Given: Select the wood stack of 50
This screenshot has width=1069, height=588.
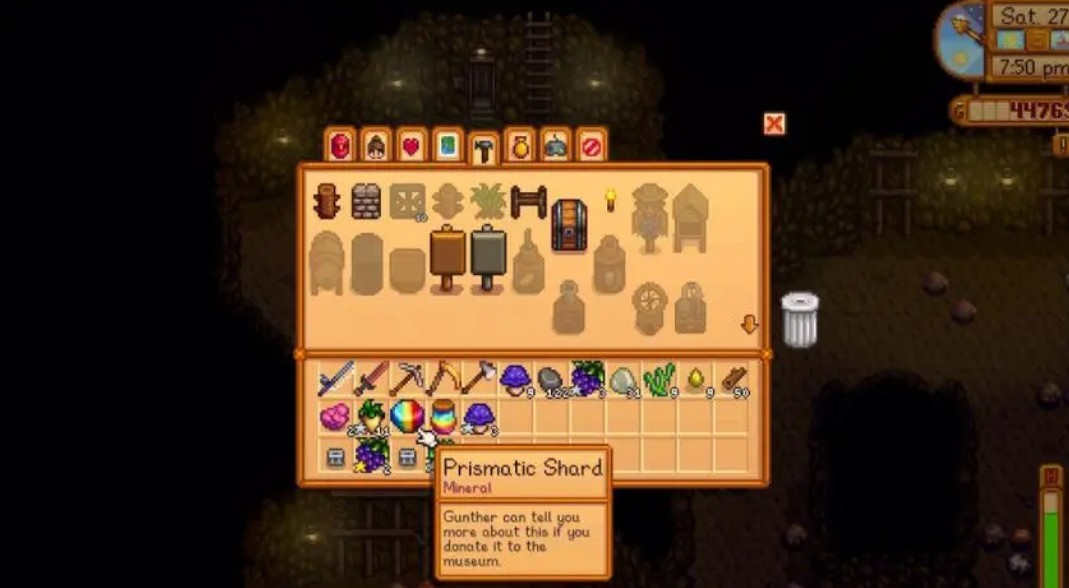Looking at the screenshot, I should click(735, 379).
